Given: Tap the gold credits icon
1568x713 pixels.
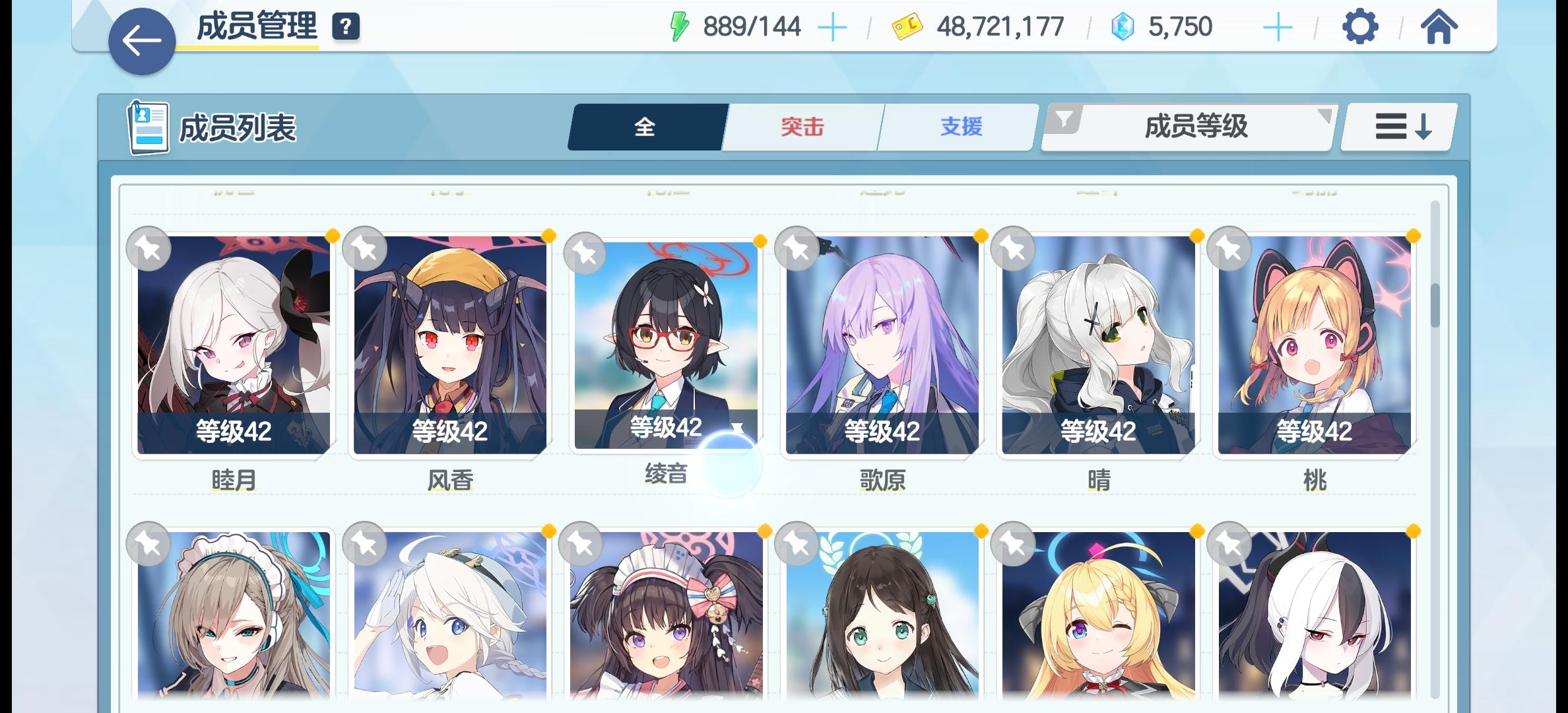Looking at the screenshot, I should [x=907, y=27].
